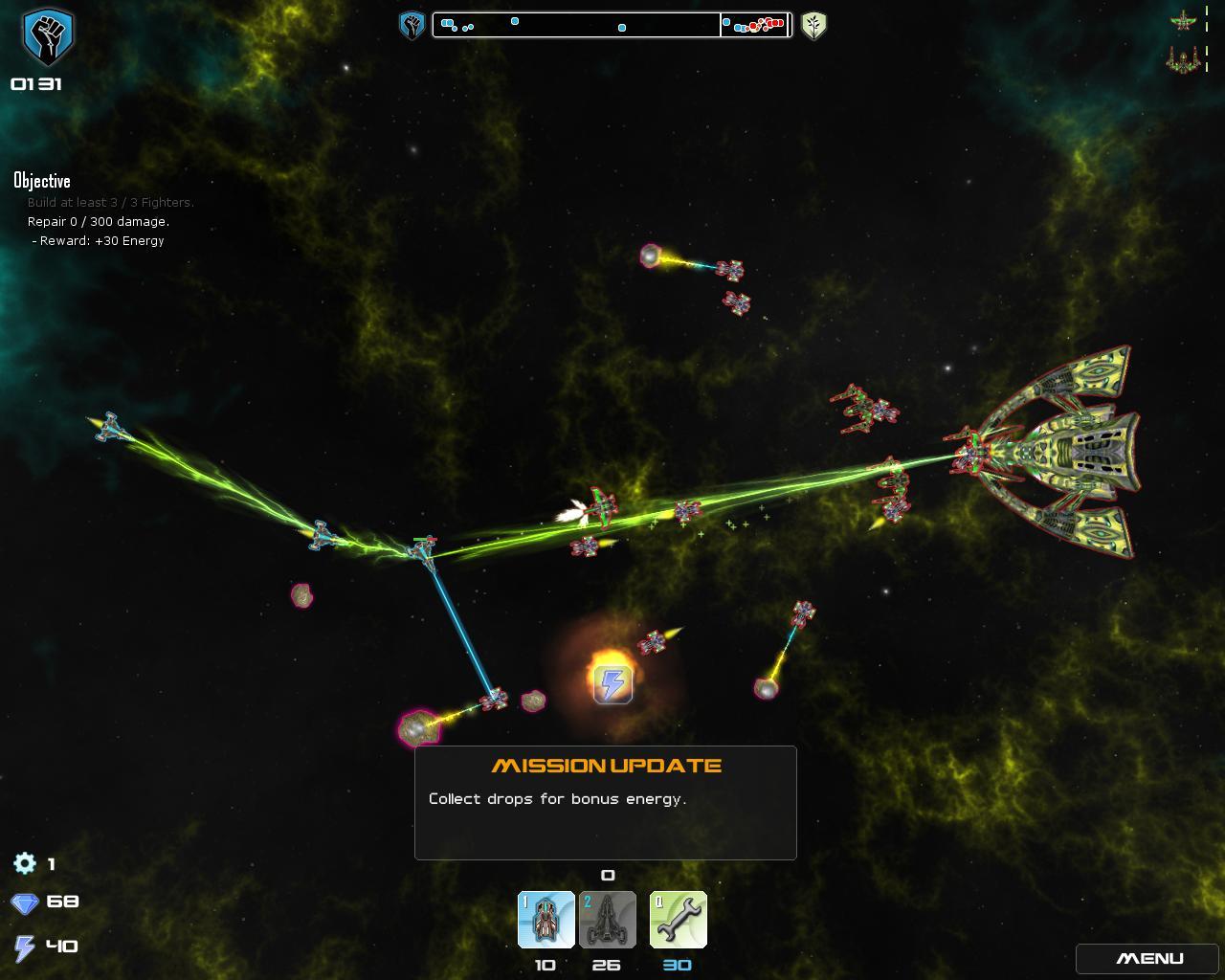Build a fighter from the blue ship card

coord(546,920)
